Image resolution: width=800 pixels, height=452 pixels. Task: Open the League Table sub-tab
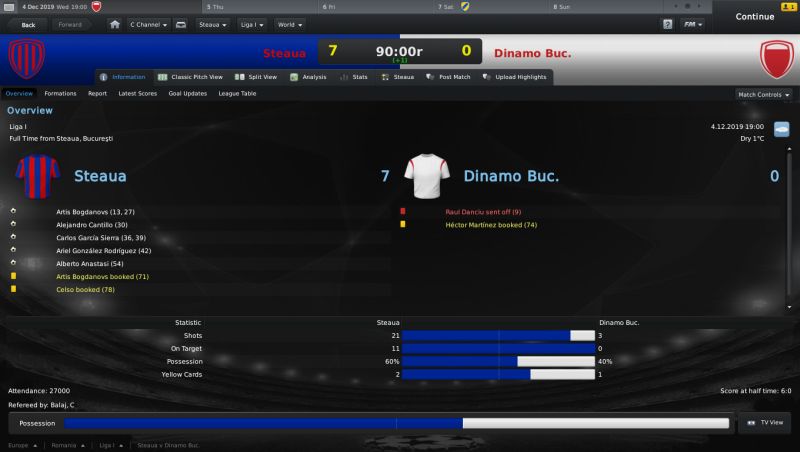(237, 94)
